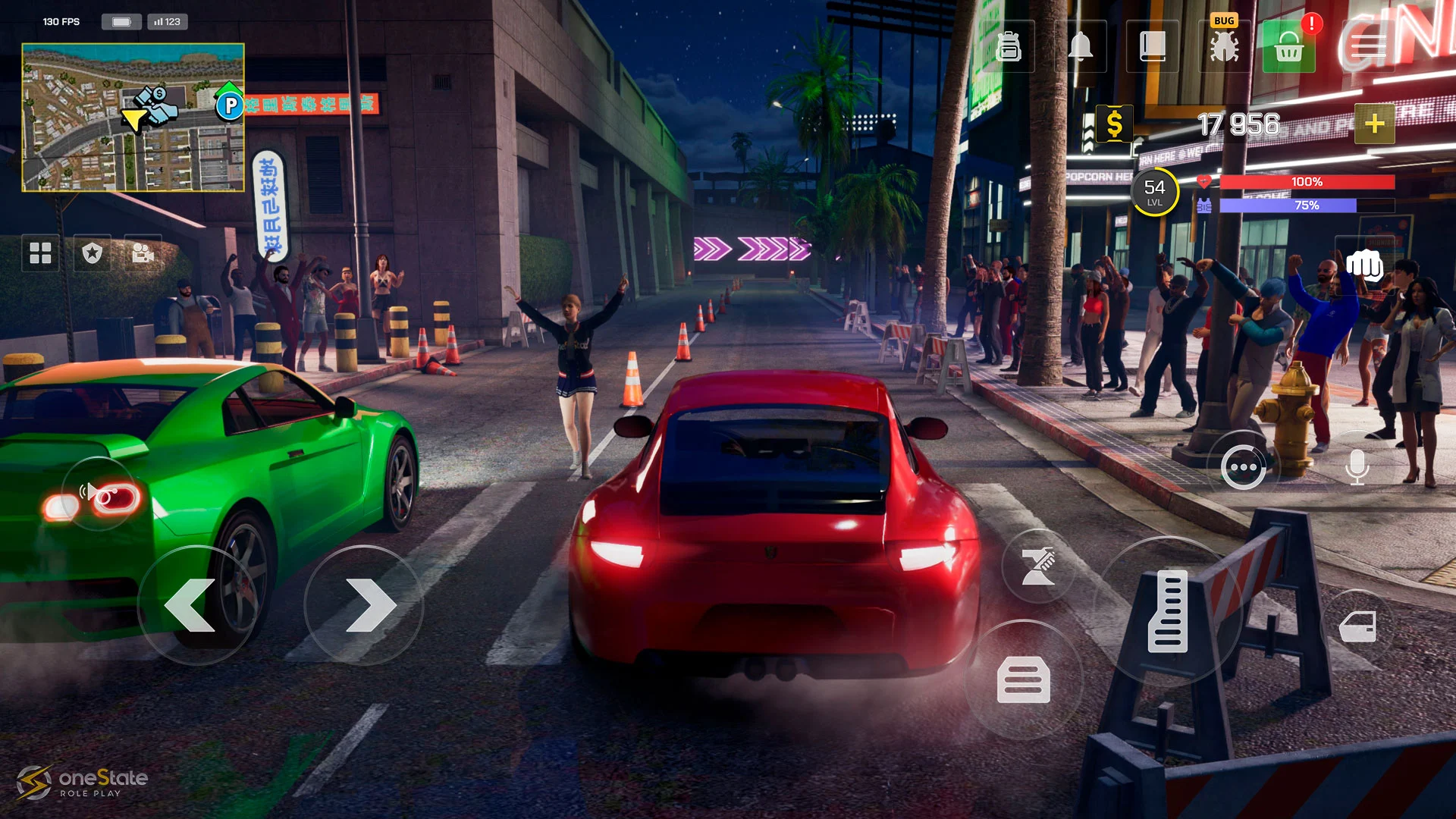Open the shield badge menu
The width and height of the screenshot is (1456, 819).
coord(92,253)
